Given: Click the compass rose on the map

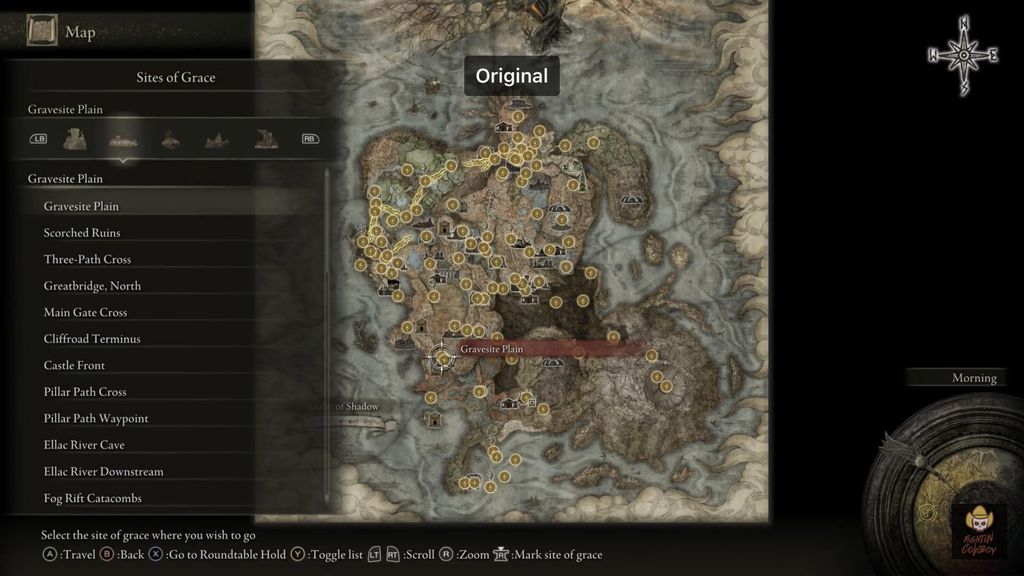Looking at the screenshot, I should point(963,56).
